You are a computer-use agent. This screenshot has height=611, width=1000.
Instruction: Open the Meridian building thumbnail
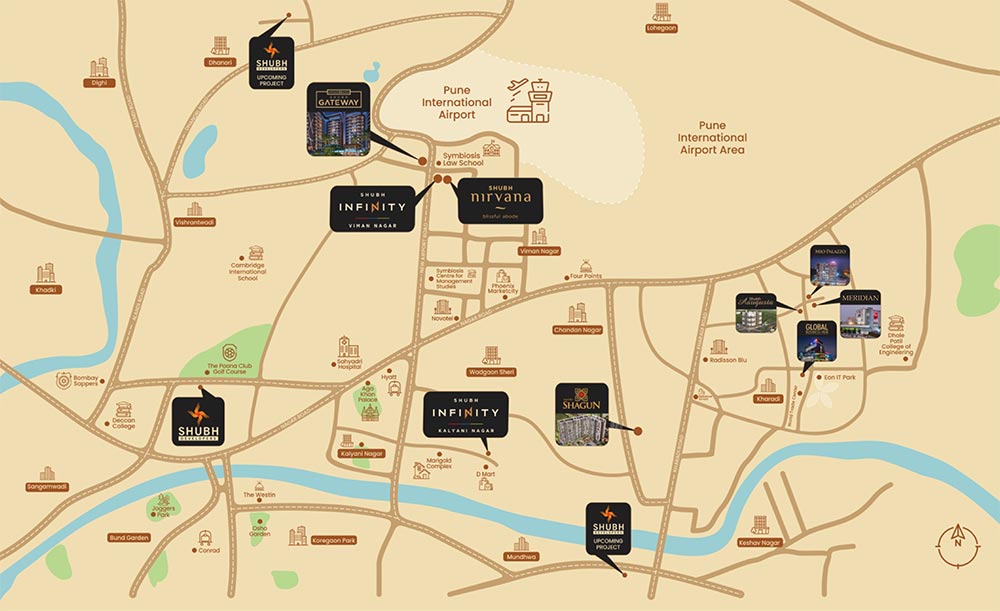coord(860,313)
